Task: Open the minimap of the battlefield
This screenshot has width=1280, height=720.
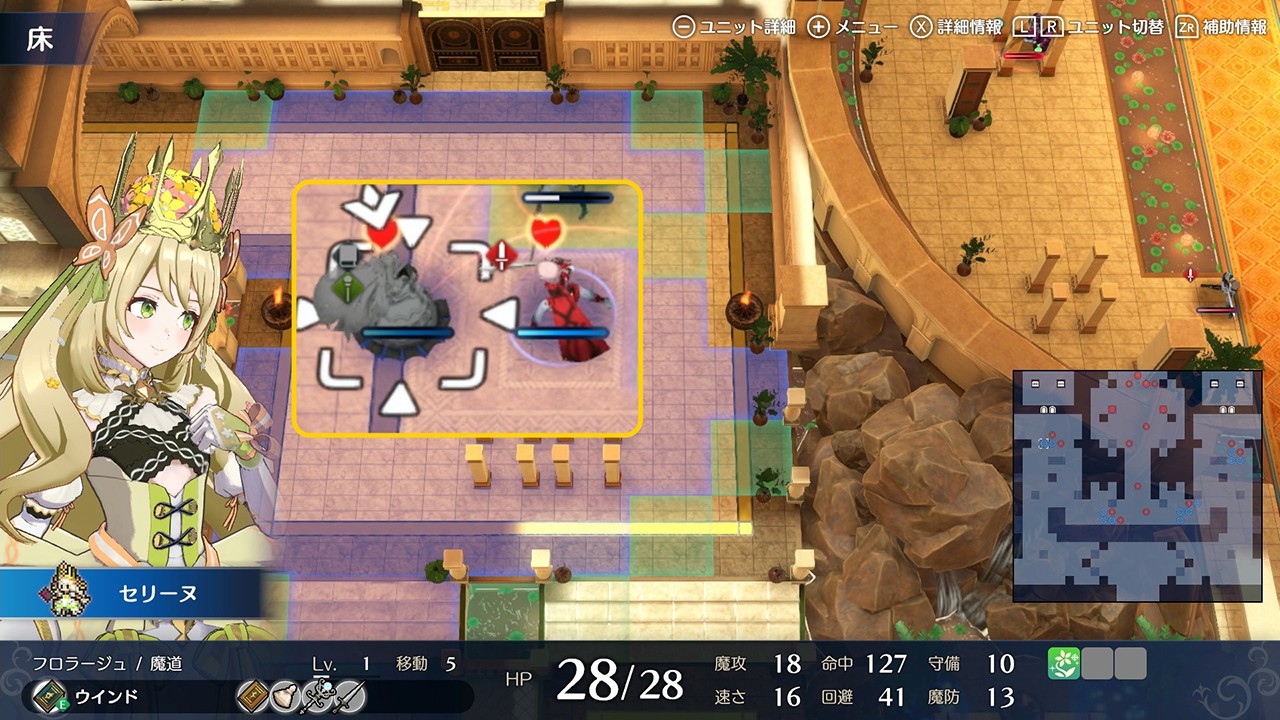Action: point(1137,485)
